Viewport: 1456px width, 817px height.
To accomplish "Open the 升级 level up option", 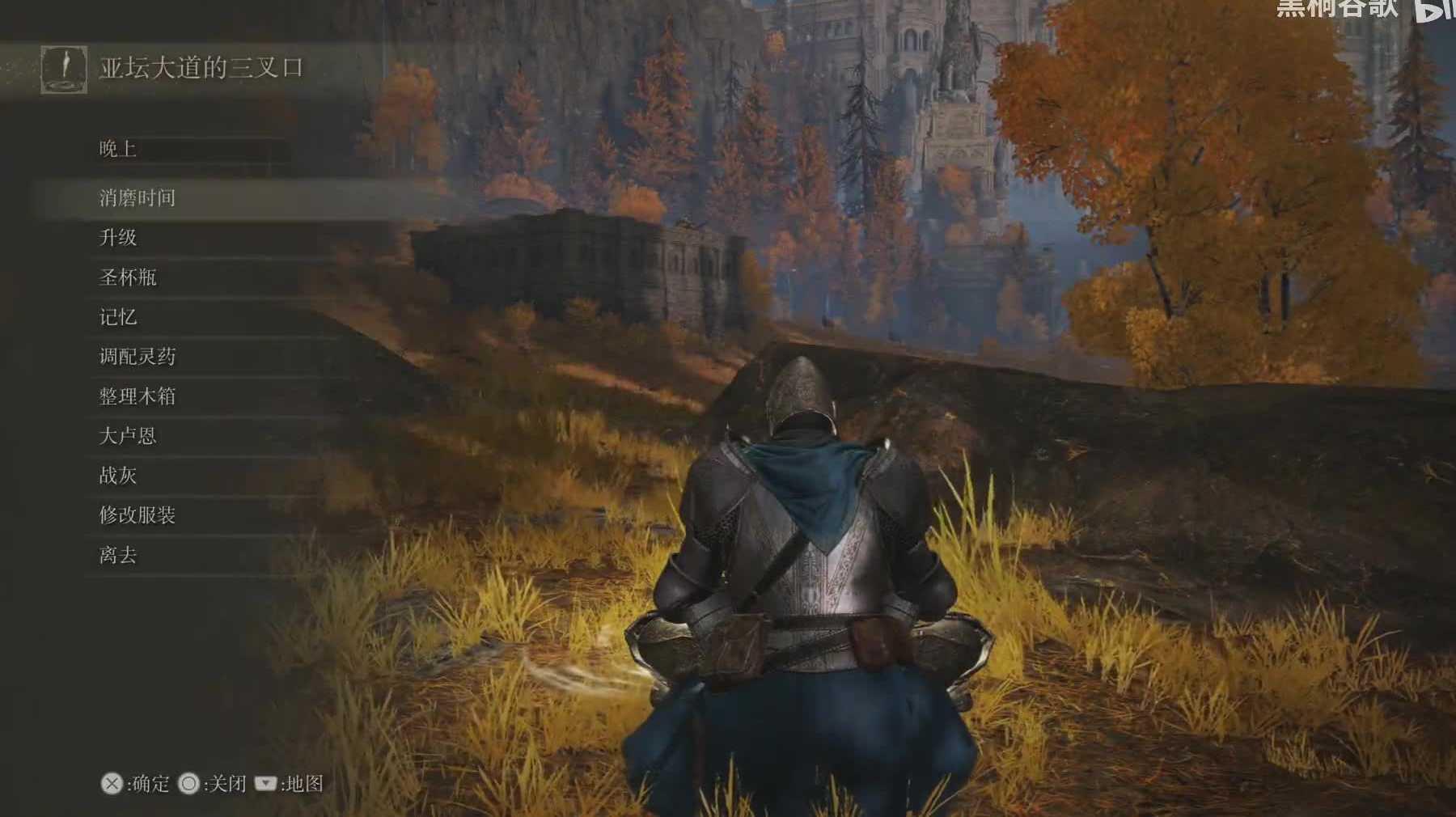I will click(x=118, y=238).
